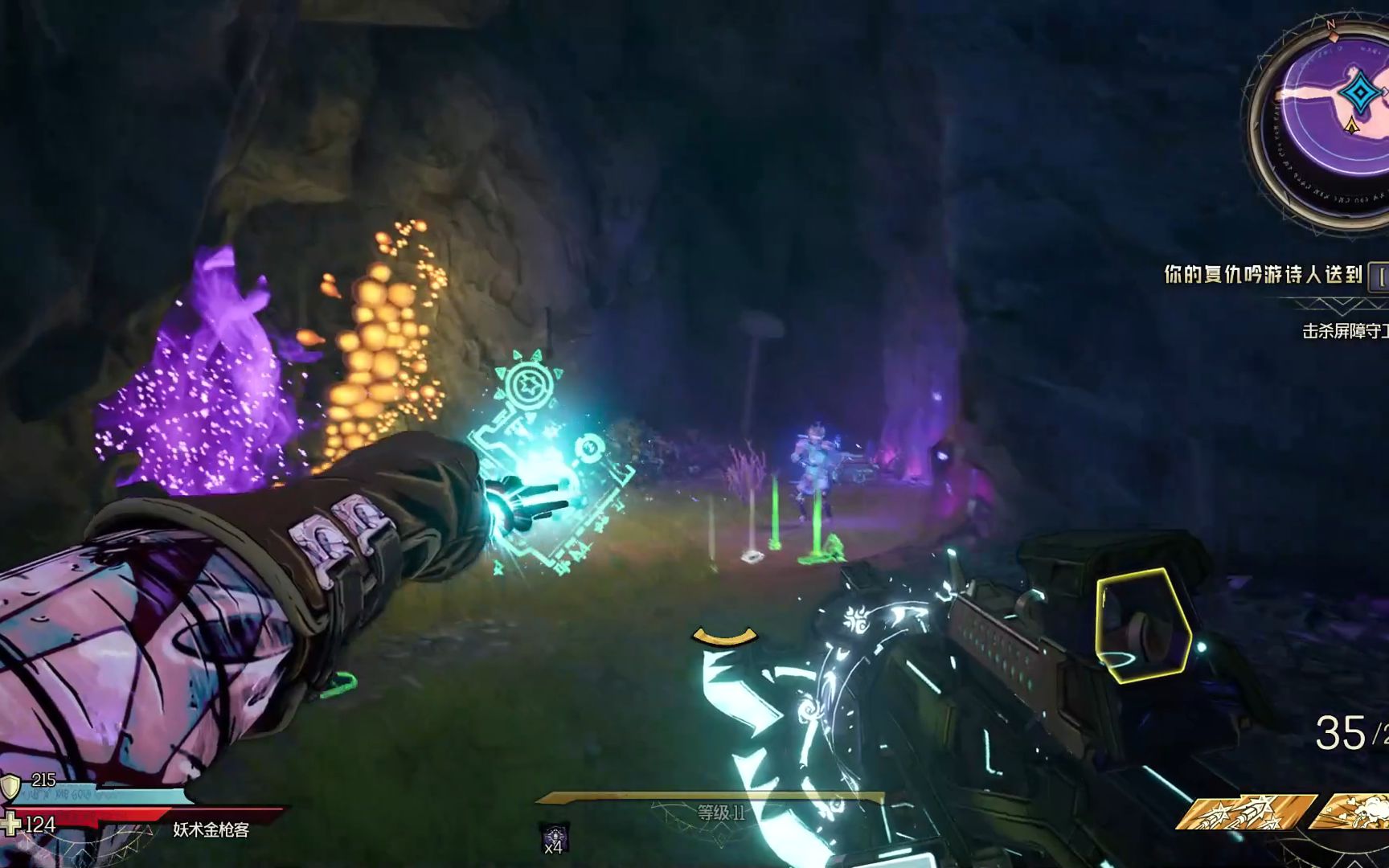Select the barrier guardian kill objective
The height and width of the screenshot is (868, 1389).
(1344, 331)
